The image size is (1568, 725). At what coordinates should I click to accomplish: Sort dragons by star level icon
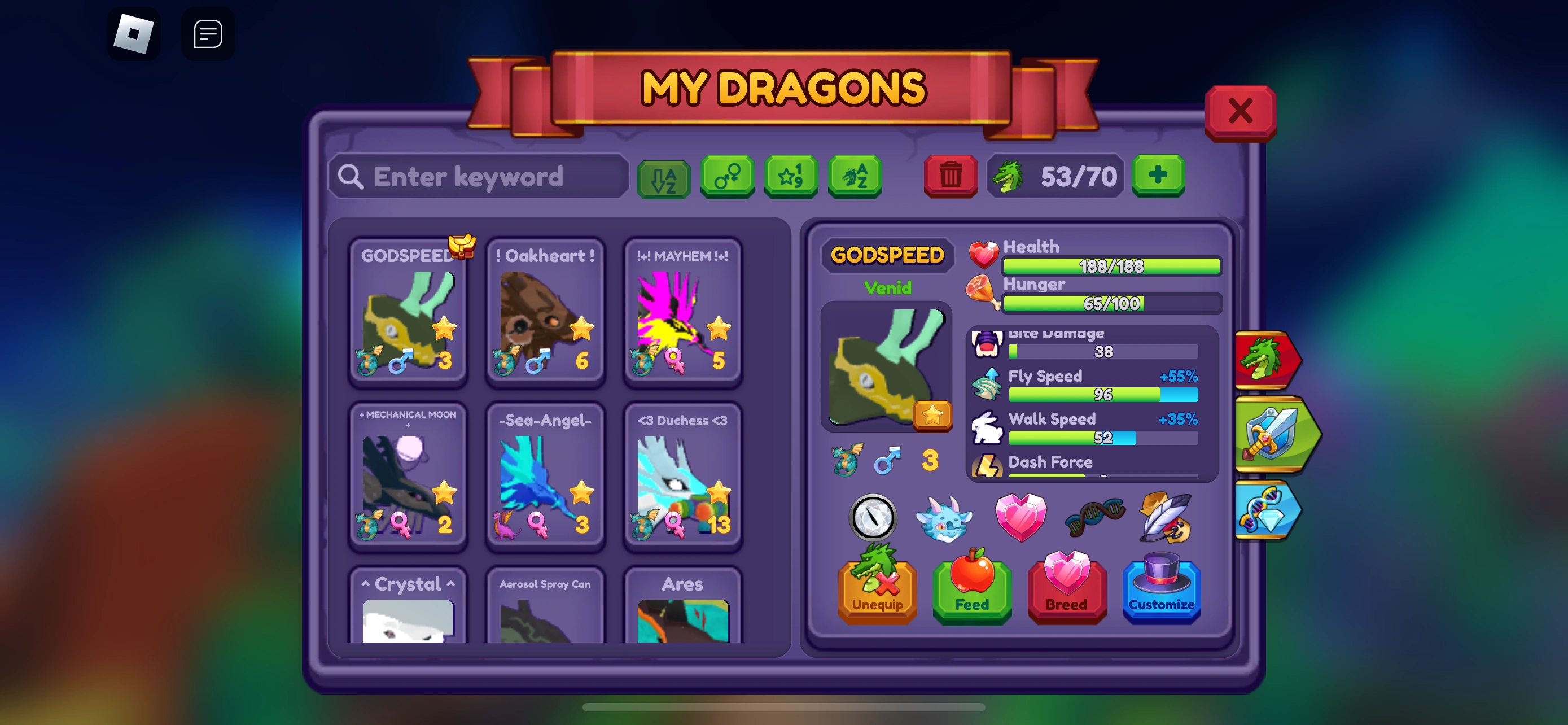click(x=791, y=177)
